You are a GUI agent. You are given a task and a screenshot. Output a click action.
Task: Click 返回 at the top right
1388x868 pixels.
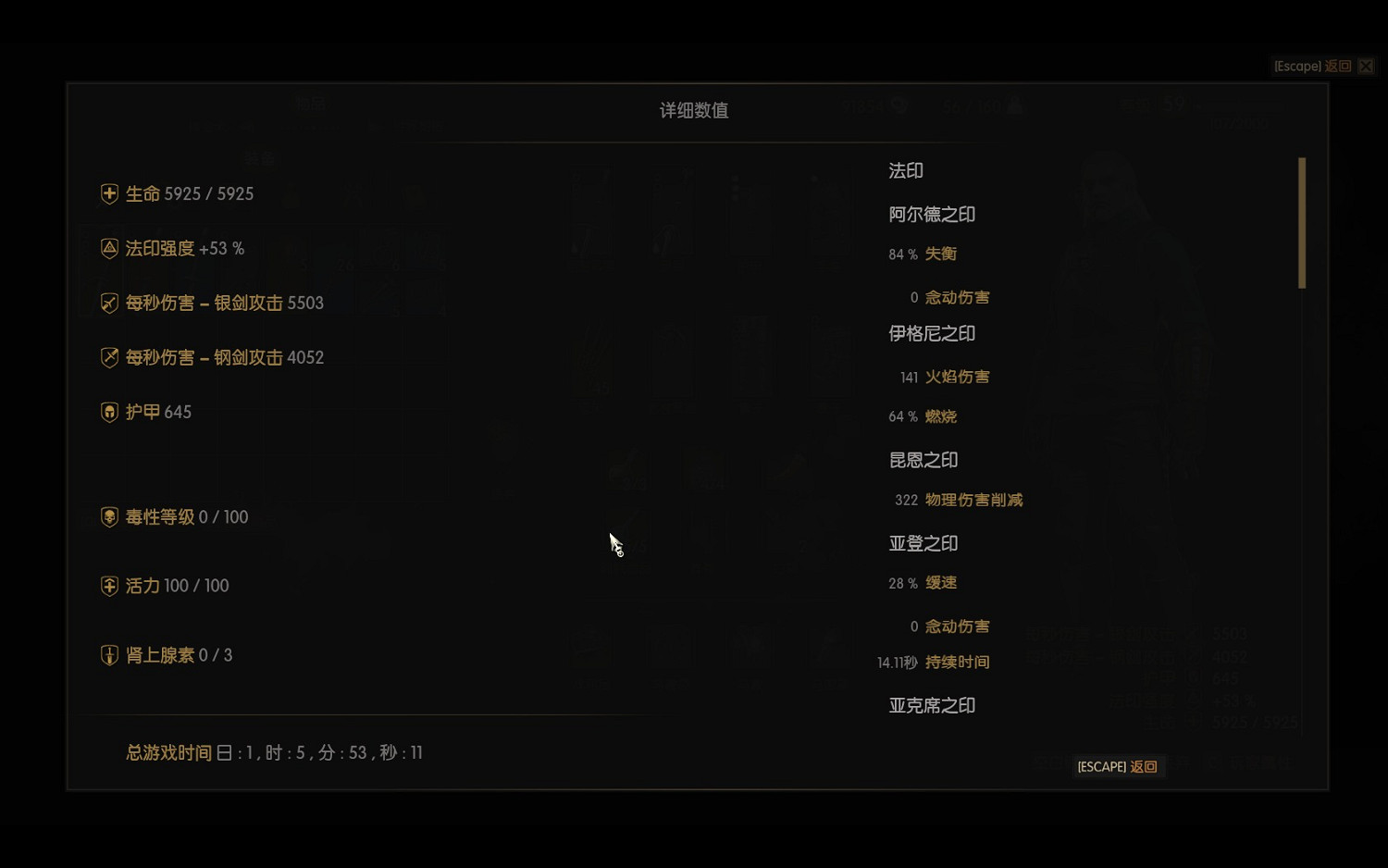pyautogui.click(x=1337, y=66)
